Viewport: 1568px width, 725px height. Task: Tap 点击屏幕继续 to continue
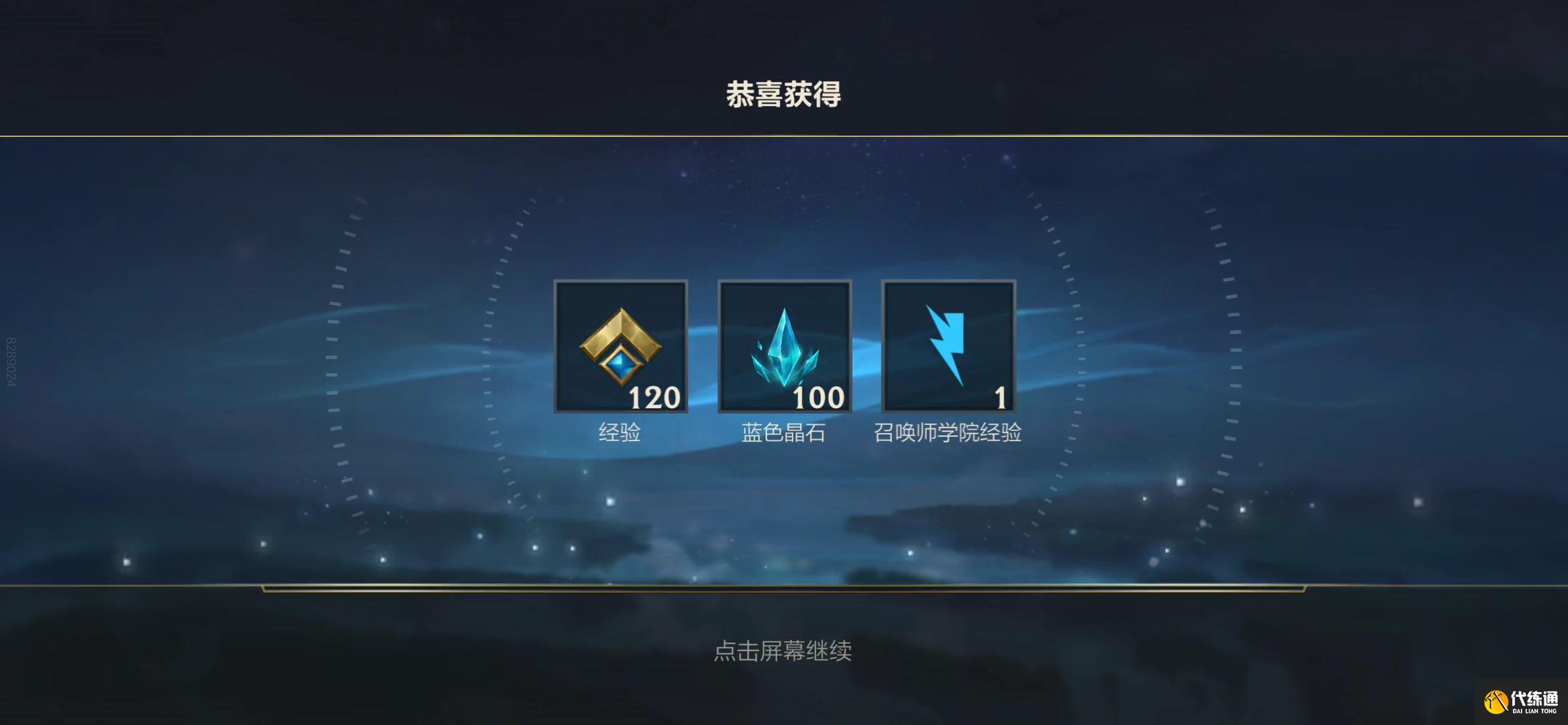pos(785,652)
